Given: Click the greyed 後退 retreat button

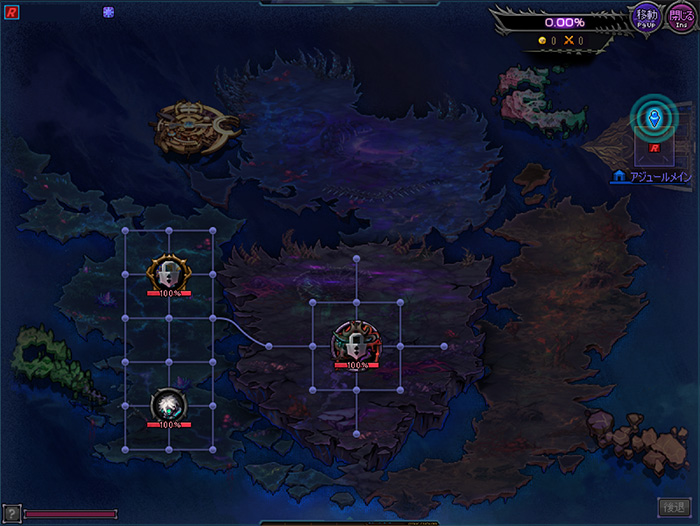Looking at the screenshot, I should coord(675,507).
